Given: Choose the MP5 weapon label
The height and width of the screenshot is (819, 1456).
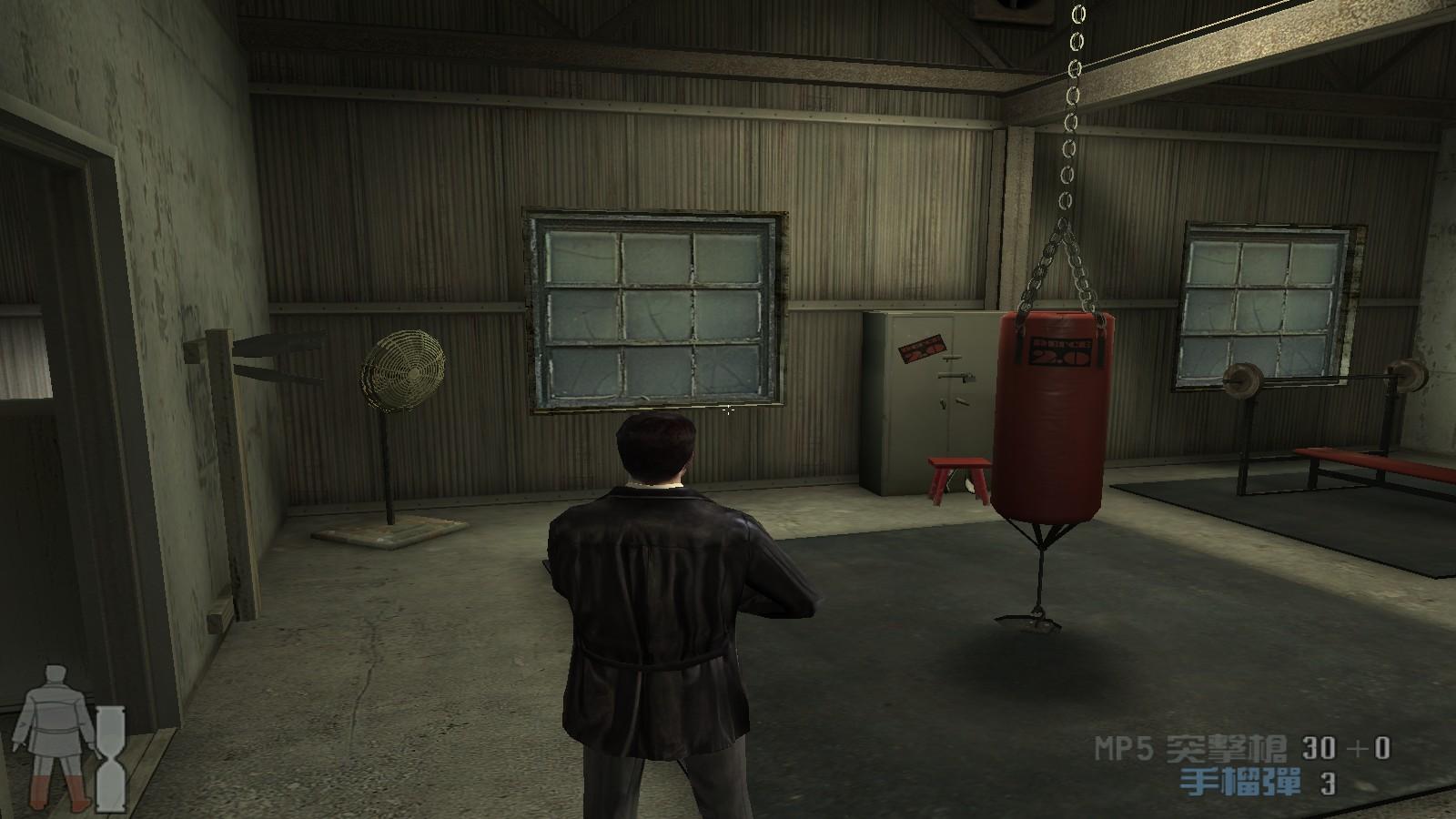Looking at the screenshot, I should coord(1190,750).
